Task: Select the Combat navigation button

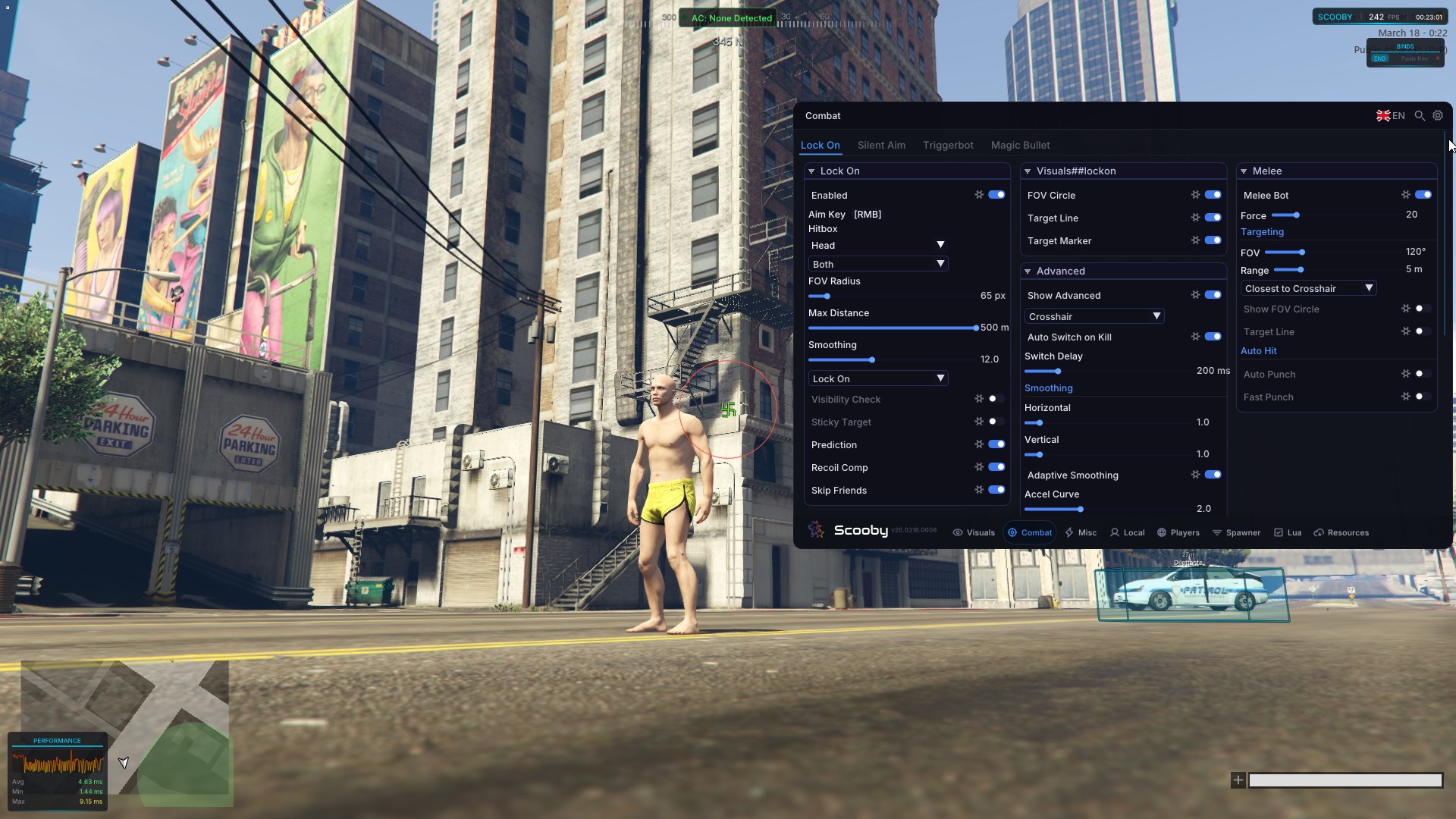Action: (1029, 532)
